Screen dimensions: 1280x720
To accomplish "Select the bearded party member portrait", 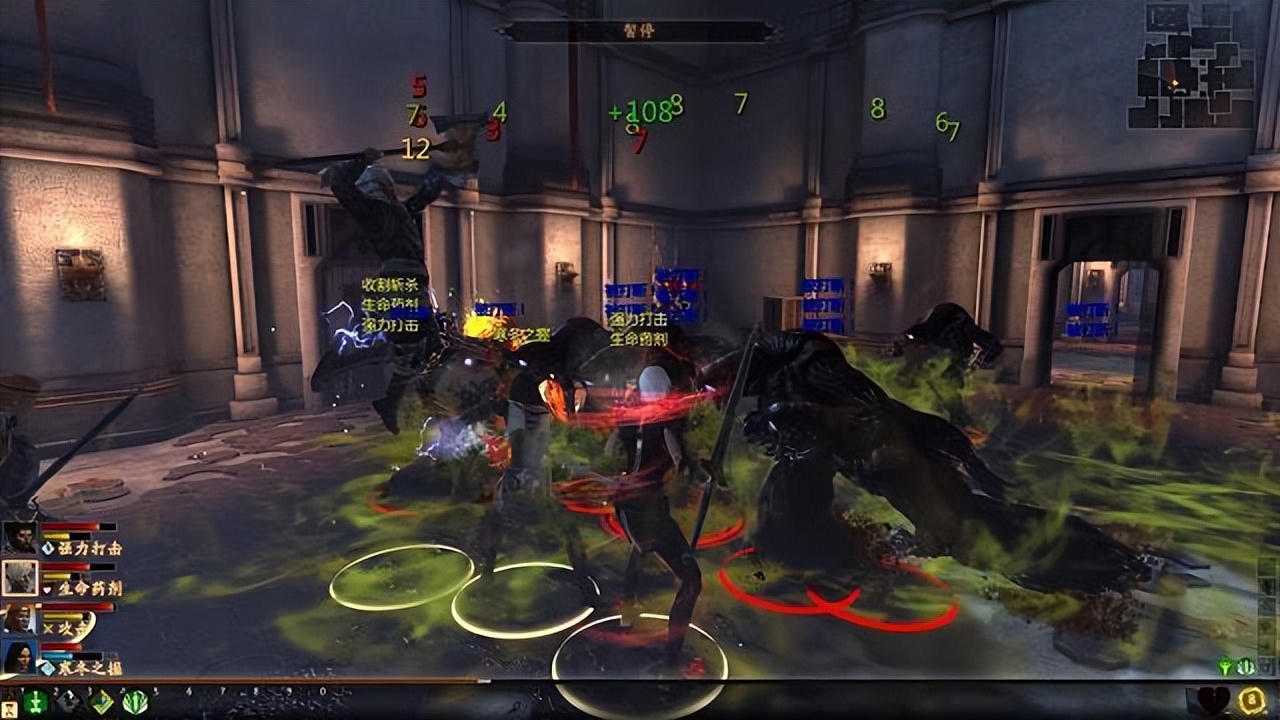I will (x=19, y=538).
